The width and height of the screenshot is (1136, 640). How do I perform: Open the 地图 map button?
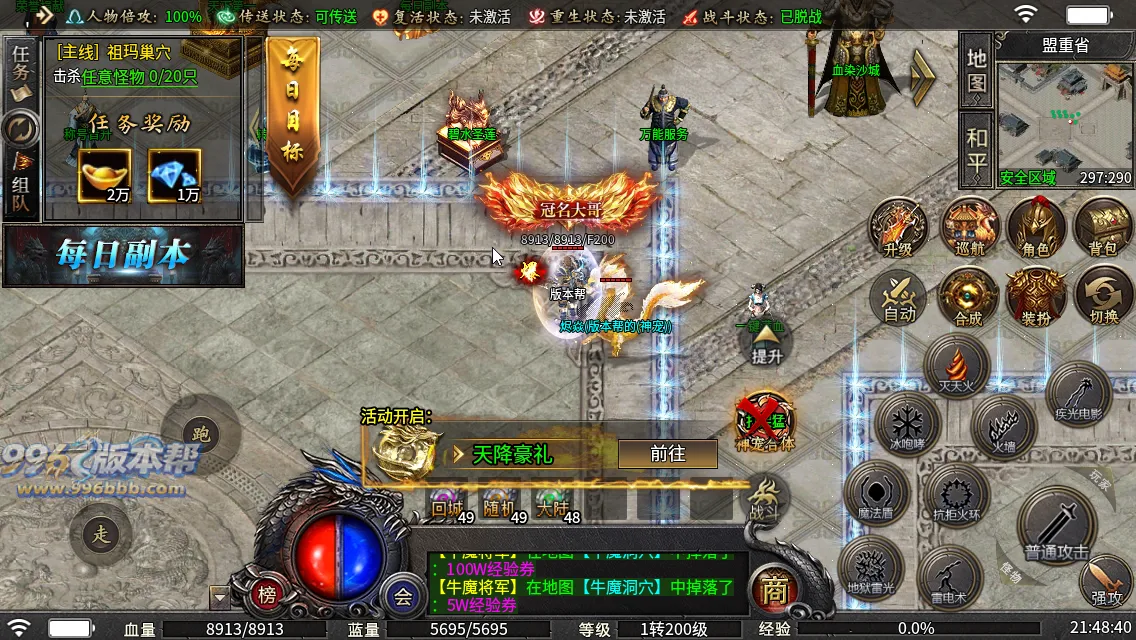[977, 69]
